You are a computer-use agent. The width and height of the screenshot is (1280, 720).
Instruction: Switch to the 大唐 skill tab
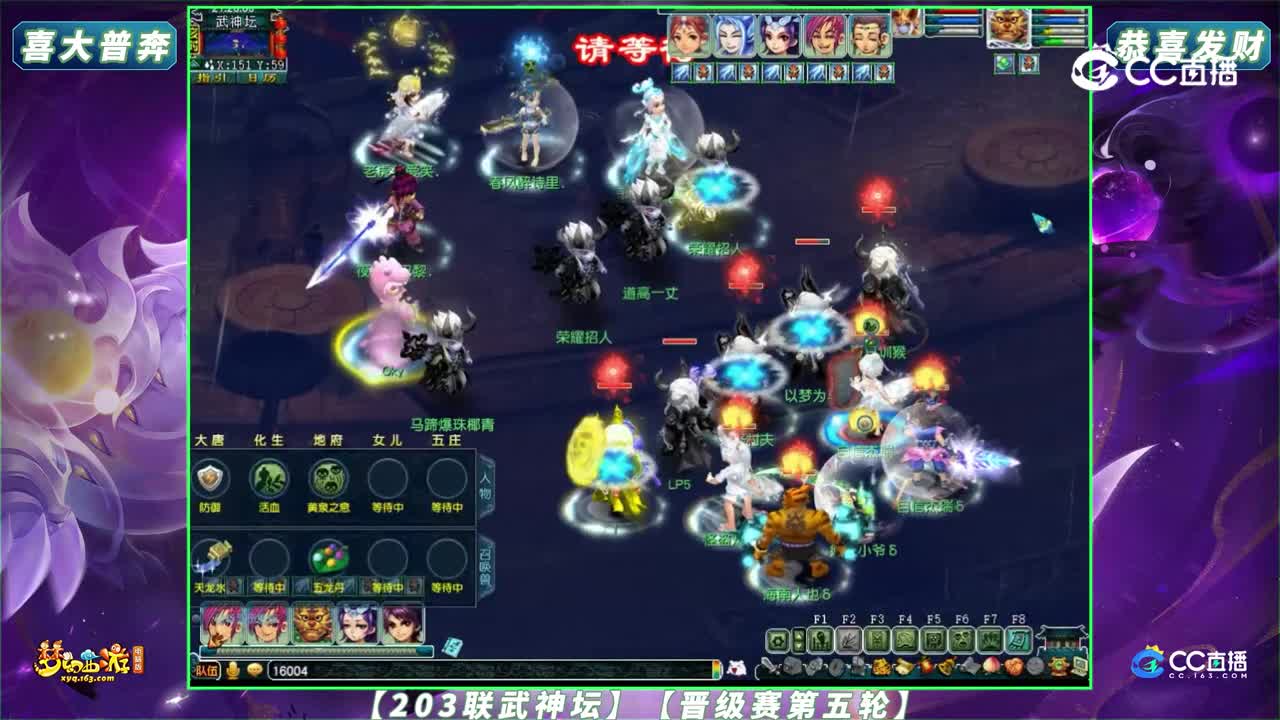tap(208, 440)
